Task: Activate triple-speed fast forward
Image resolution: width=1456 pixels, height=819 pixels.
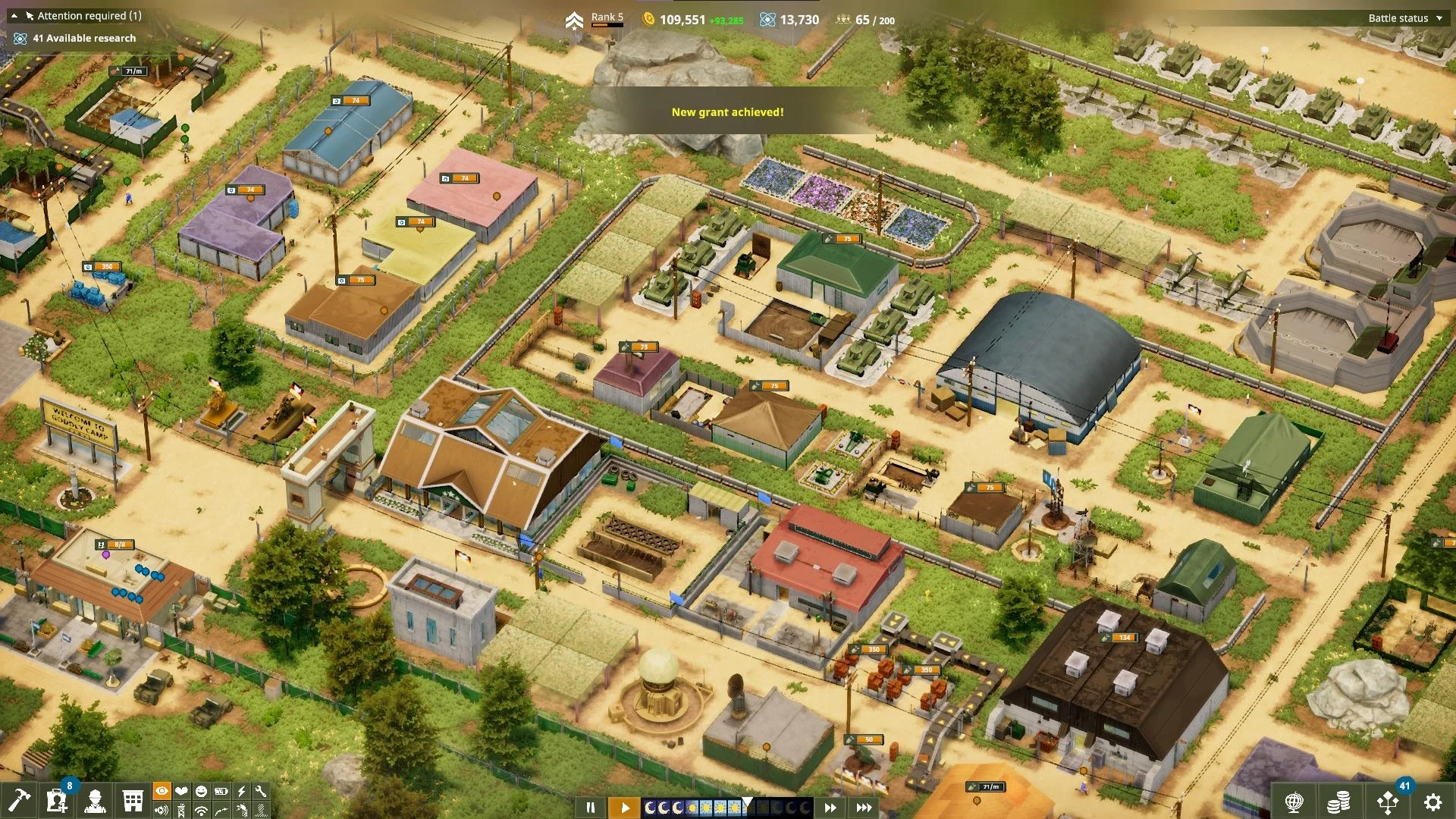Action: tap(862, 807)
